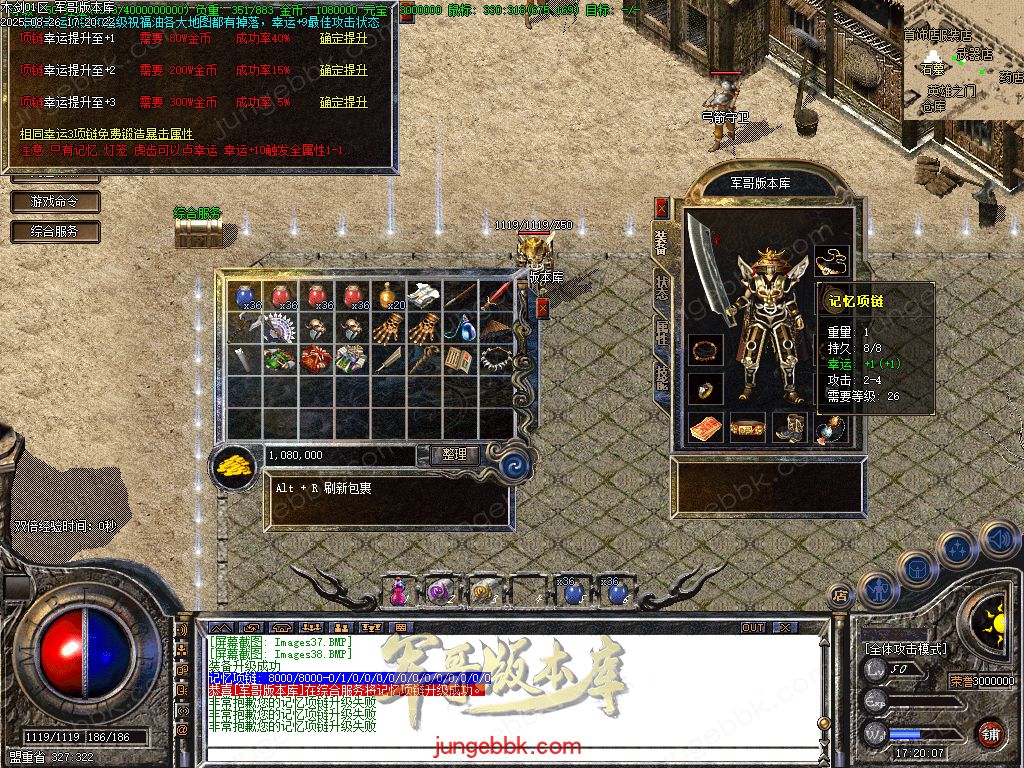Confirm the +2 necklace luck upgrade
The image size is (1024, 768).
[x=343, y=71]
